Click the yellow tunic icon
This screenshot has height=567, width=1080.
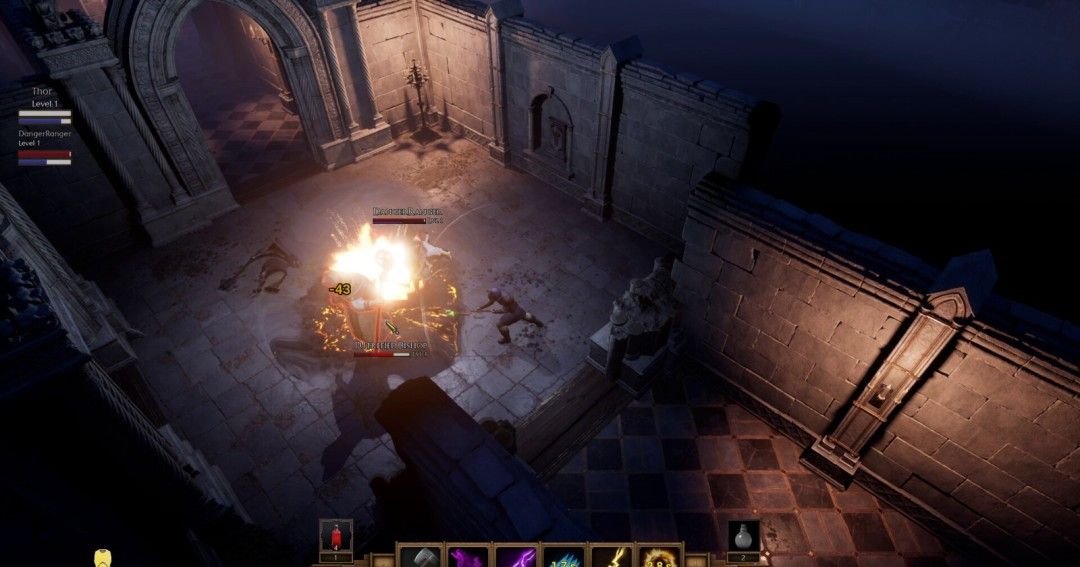[102, 558]
